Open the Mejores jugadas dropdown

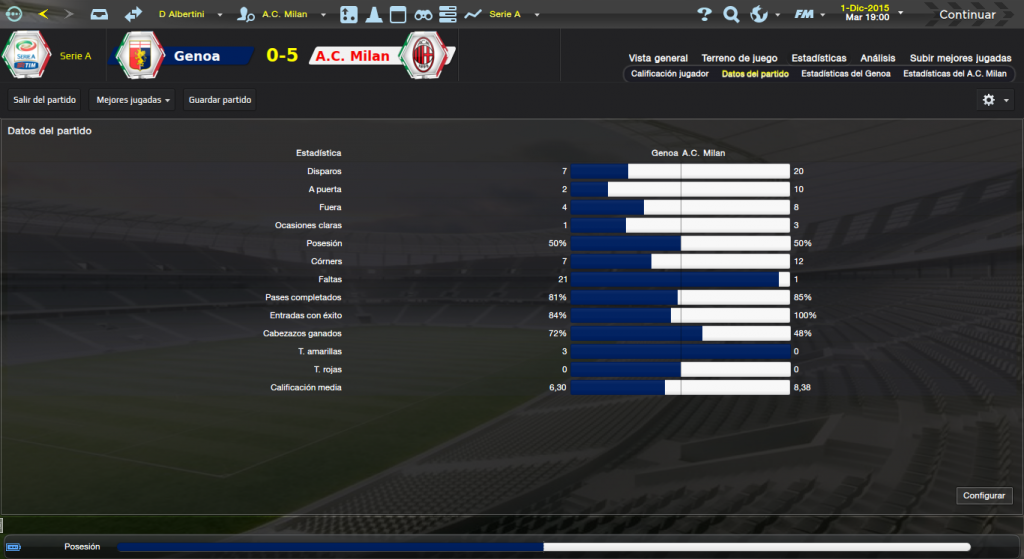click(x=134, y=100)
